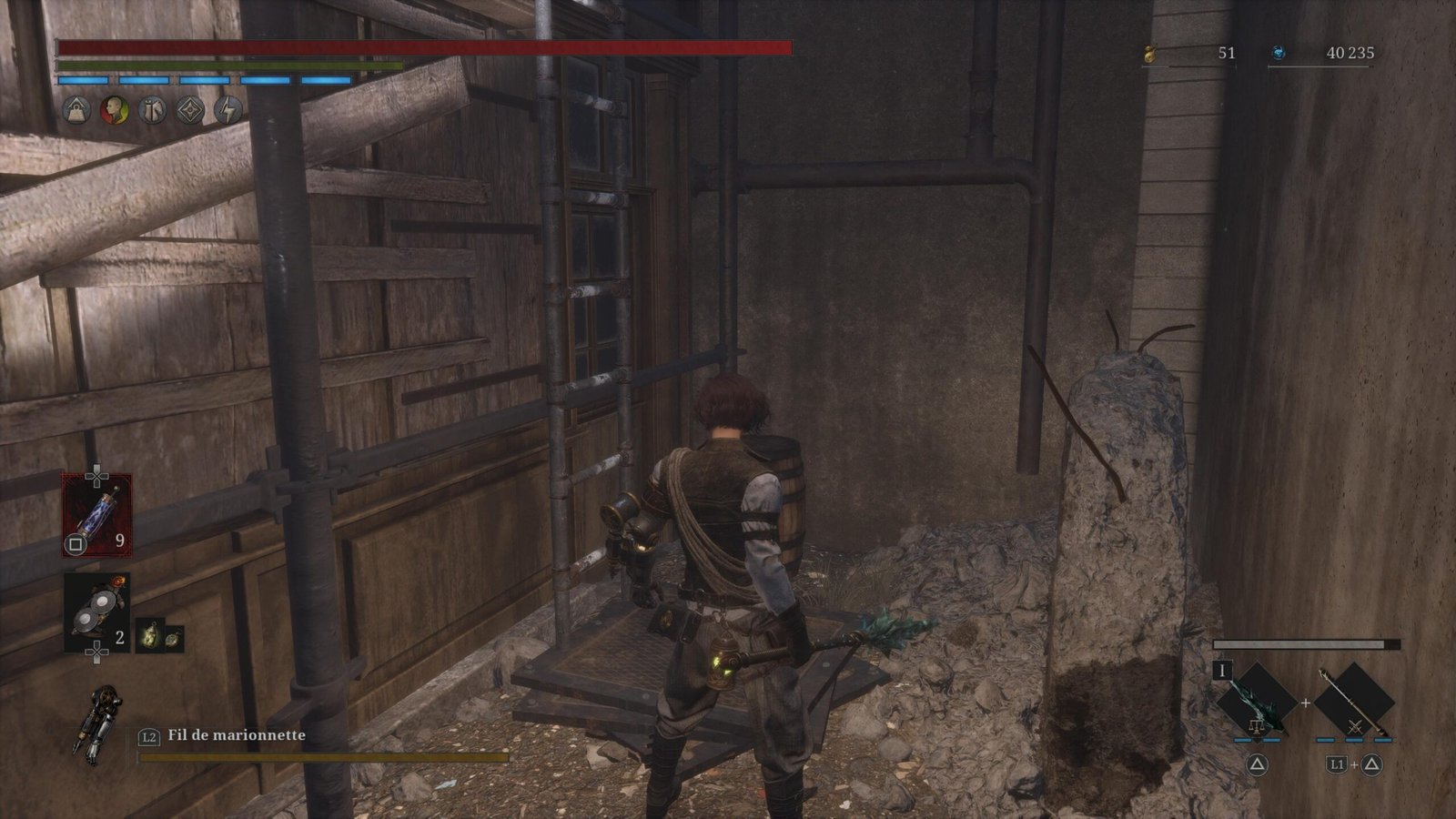Select the chess pieces buff icon

[x=152, y=111]
